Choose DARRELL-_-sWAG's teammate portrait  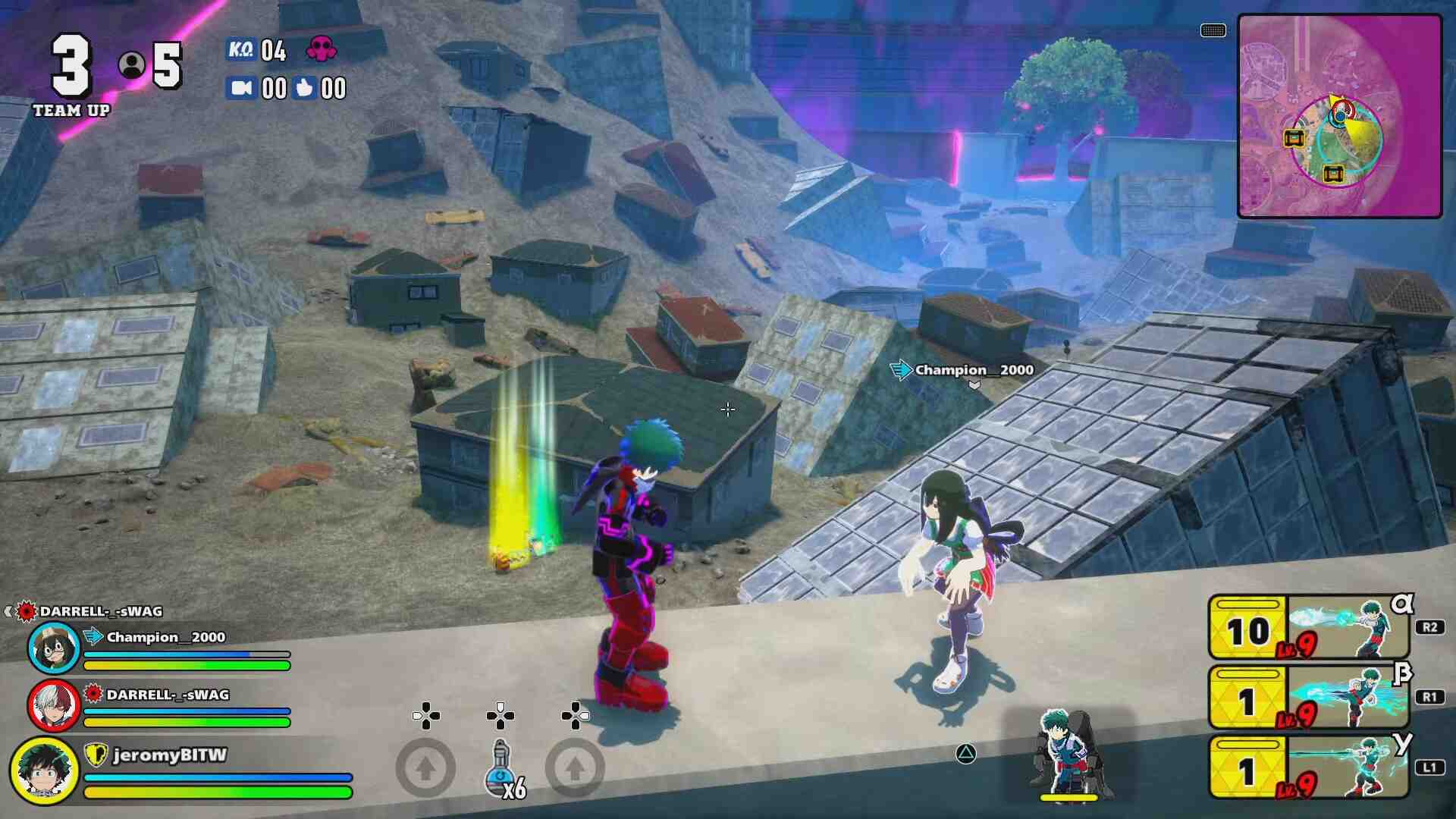(x=53, y=704)
